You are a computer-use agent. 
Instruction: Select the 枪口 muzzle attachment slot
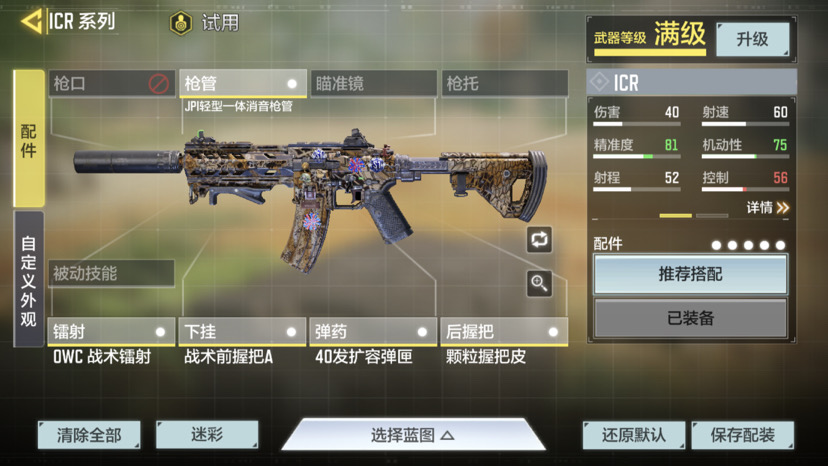pyautogui.click(x=112, y=84)
